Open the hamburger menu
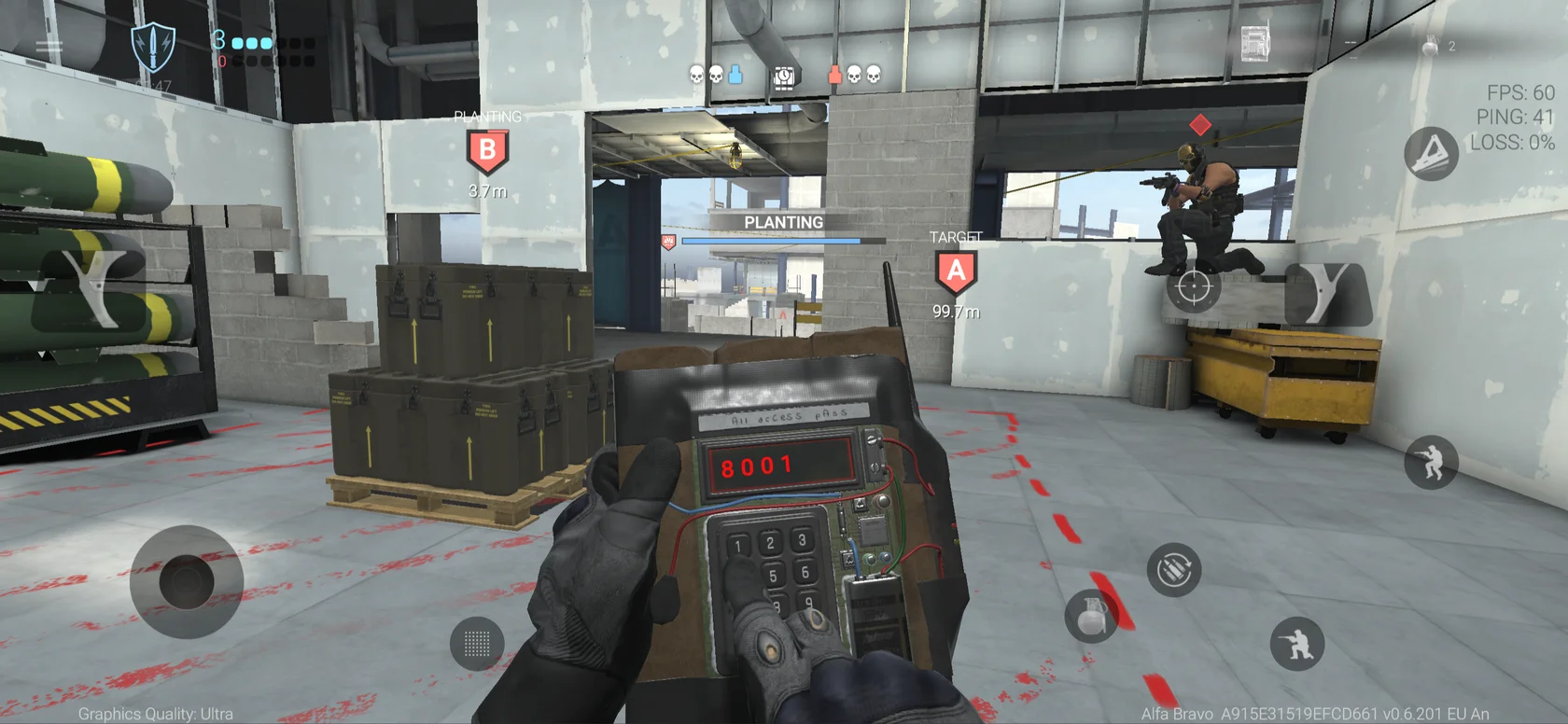Image resolution: width=1568 pixels, height=724 pixels. 49,45
